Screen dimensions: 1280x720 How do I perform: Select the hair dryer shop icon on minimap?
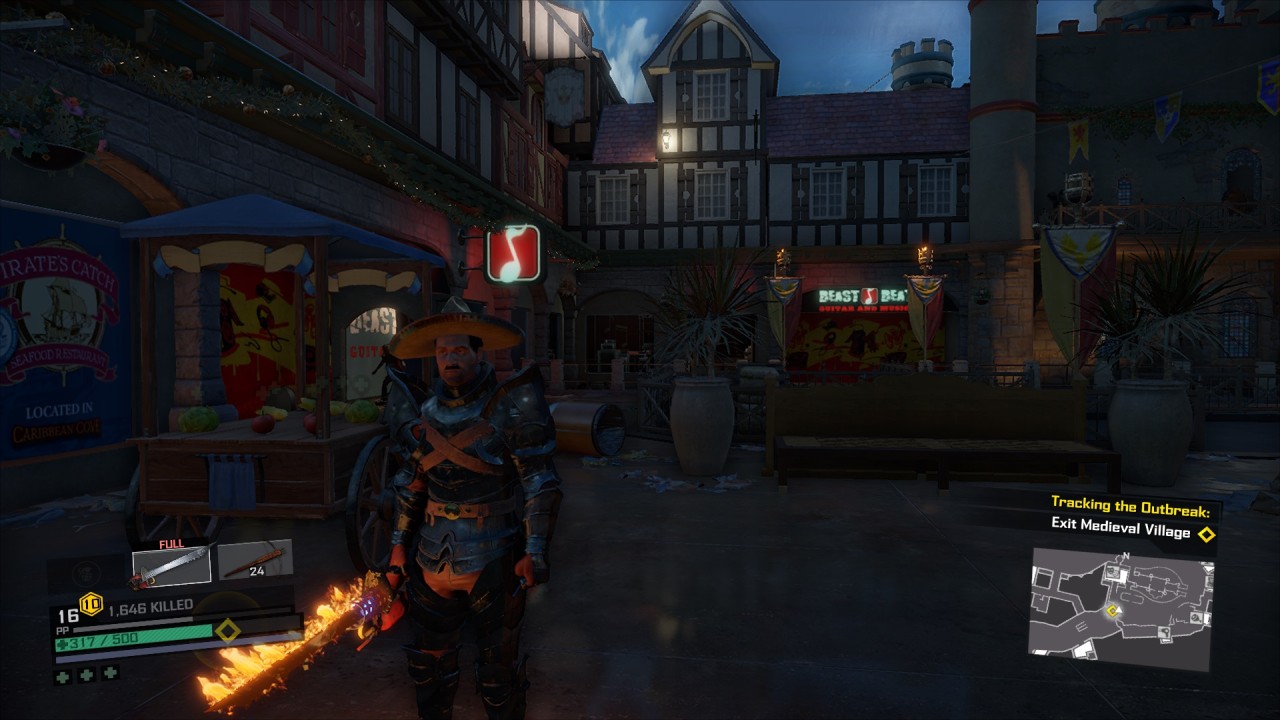pyautogui.click(x=1164, y=632)
